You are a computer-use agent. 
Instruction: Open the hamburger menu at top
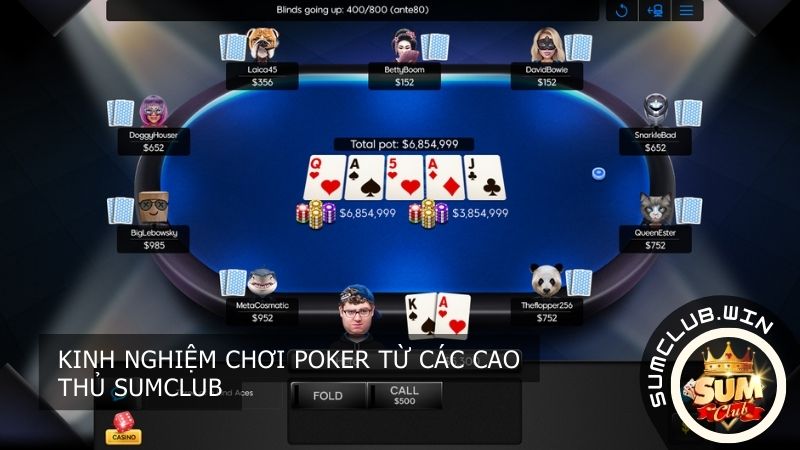point(687,11)
